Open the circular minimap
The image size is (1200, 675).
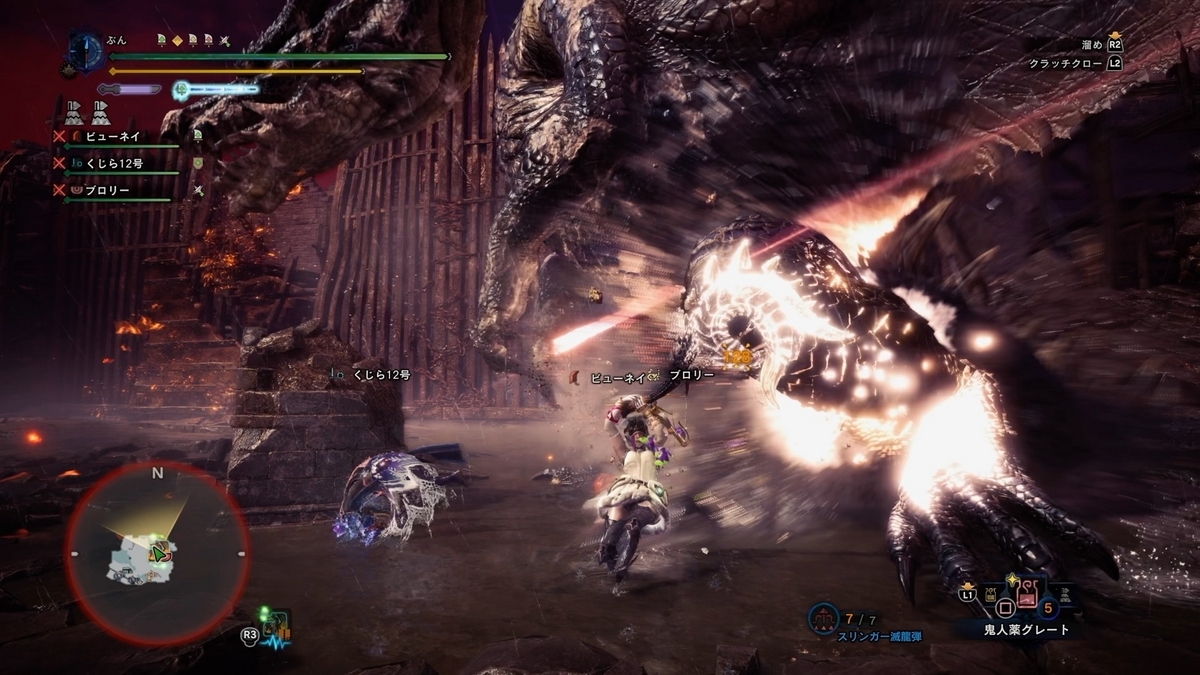(157, 552)
